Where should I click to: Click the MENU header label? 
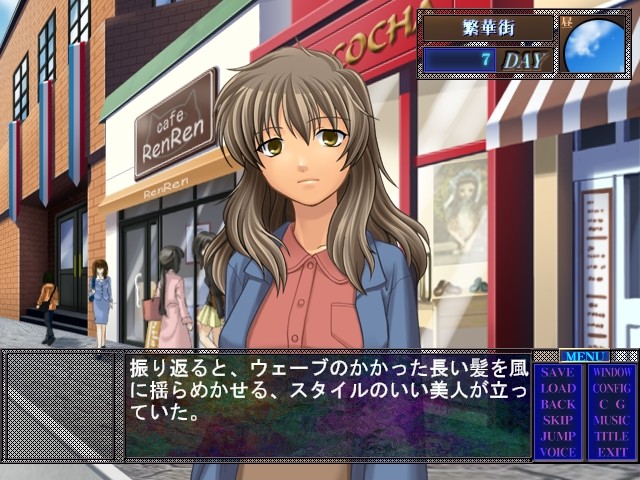[584, 356]
